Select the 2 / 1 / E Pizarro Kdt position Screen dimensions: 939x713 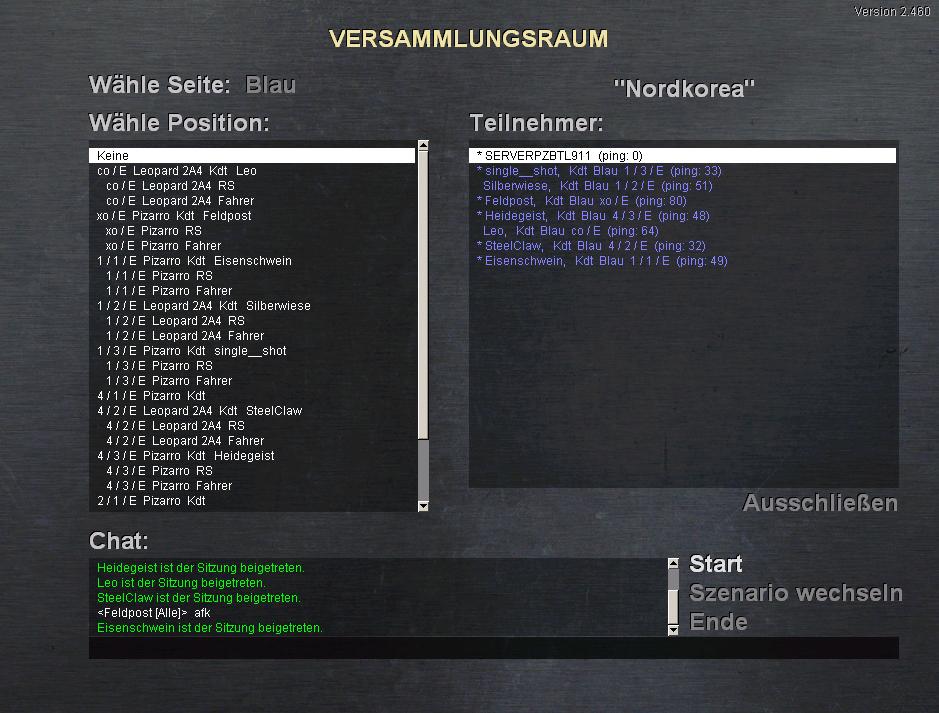click(x=151, y=501)
